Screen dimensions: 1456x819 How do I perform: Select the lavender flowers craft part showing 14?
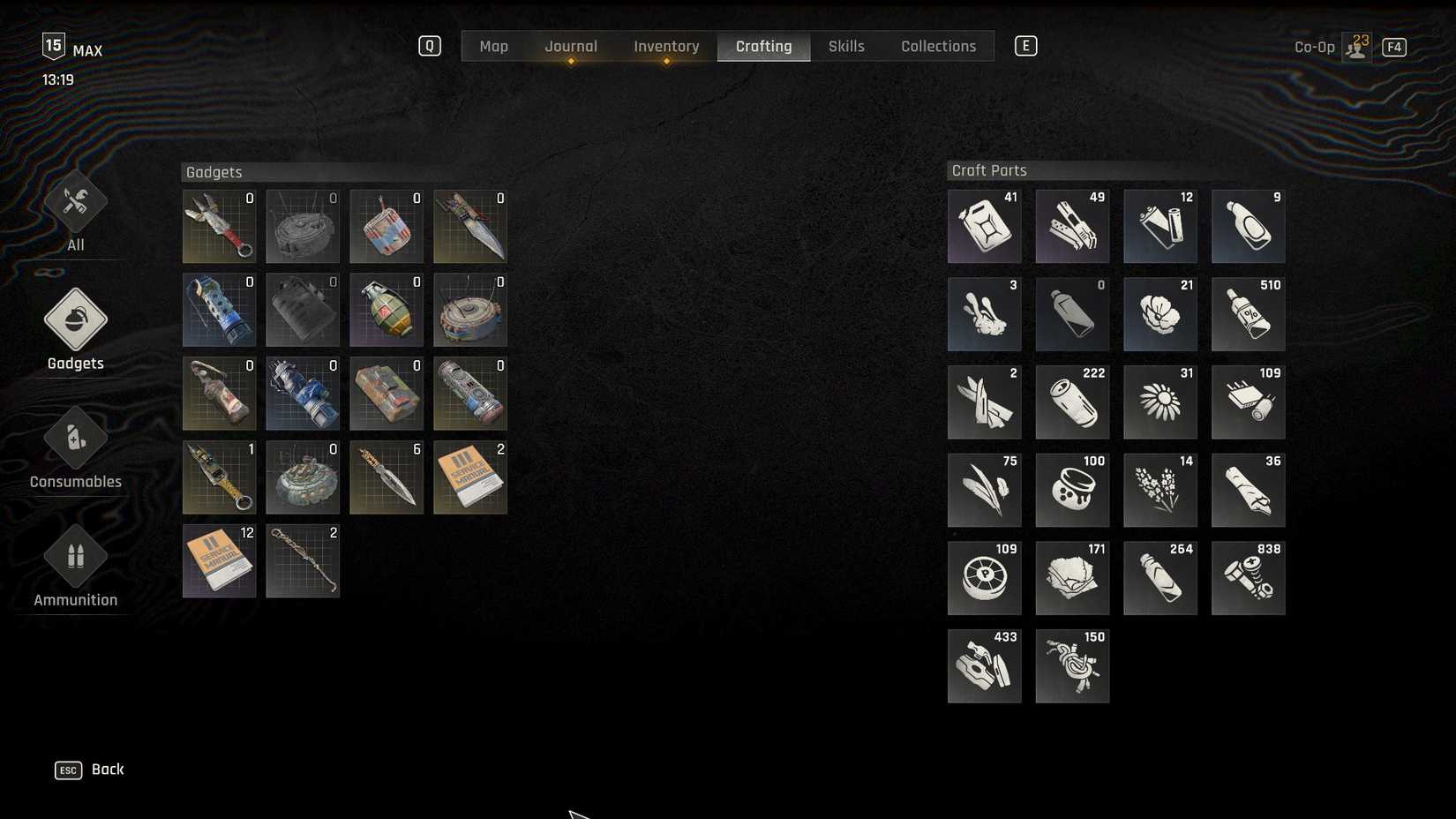tap(1160, 490)
